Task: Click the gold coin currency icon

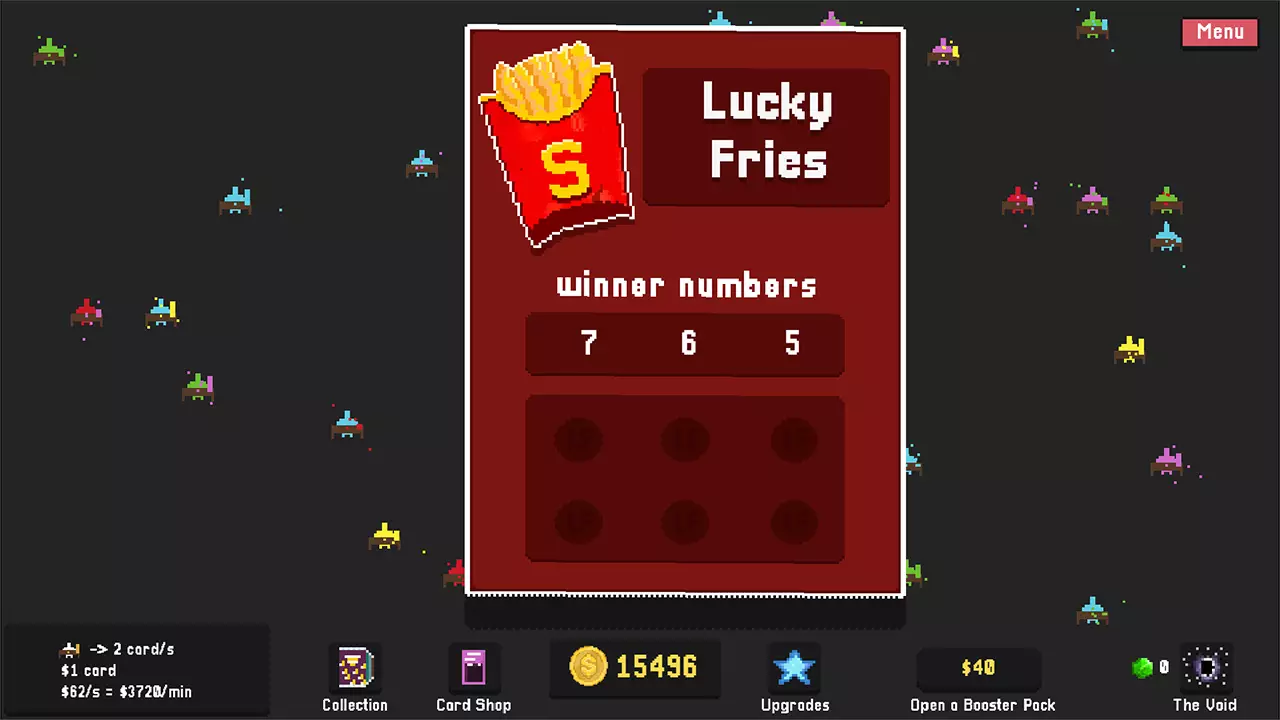Action: tap(590, 667)
